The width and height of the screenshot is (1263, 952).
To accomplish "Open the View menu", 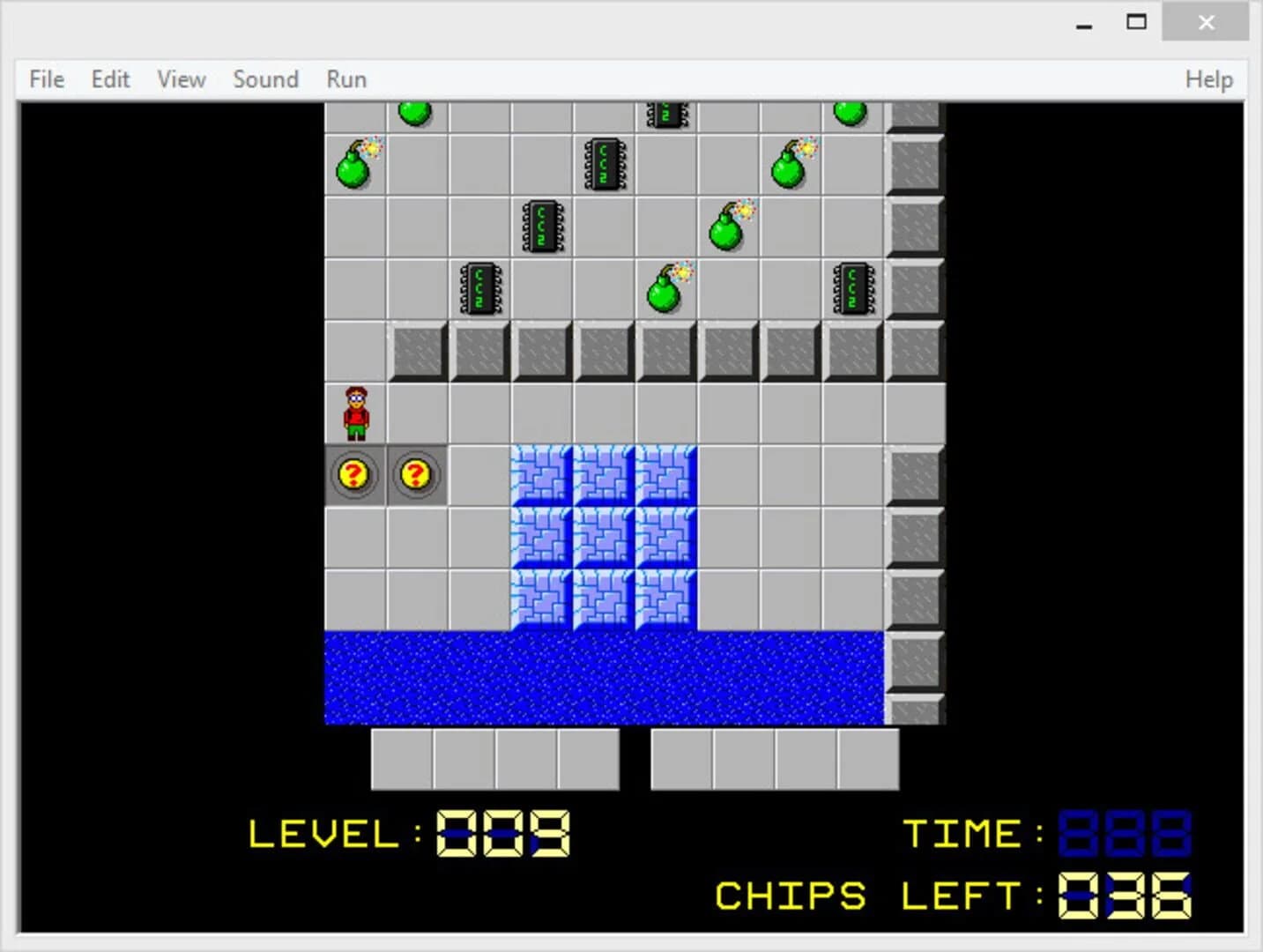I will point(180,79).
